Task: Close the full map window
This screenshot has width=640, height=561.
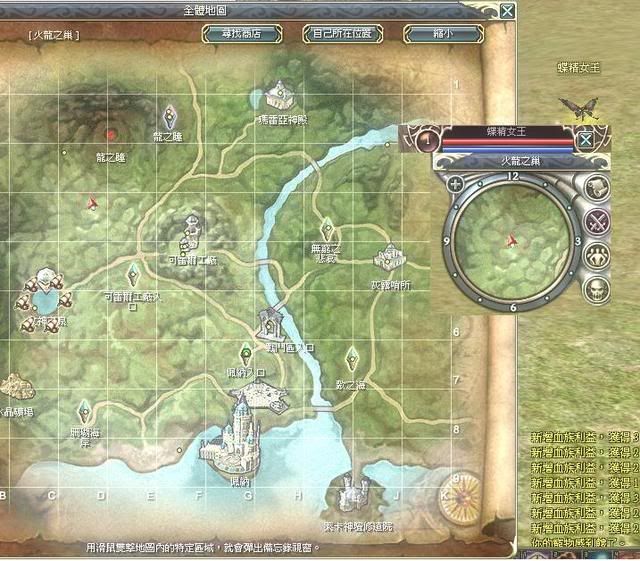Action: click(x=508, y=11)
